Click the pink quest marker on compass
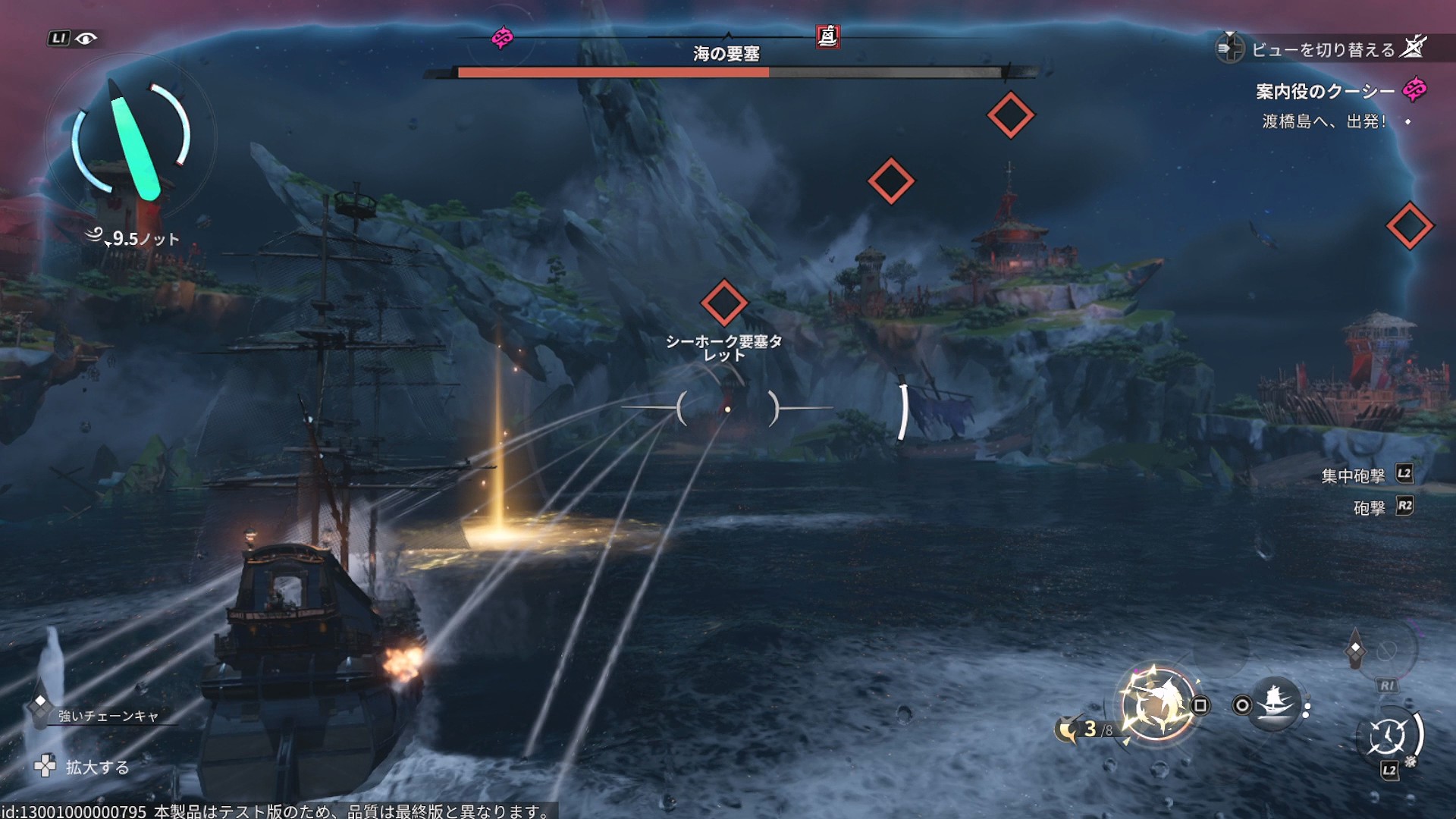The width and height of the screenshot is (1456, 819). [x=502, y=37]
